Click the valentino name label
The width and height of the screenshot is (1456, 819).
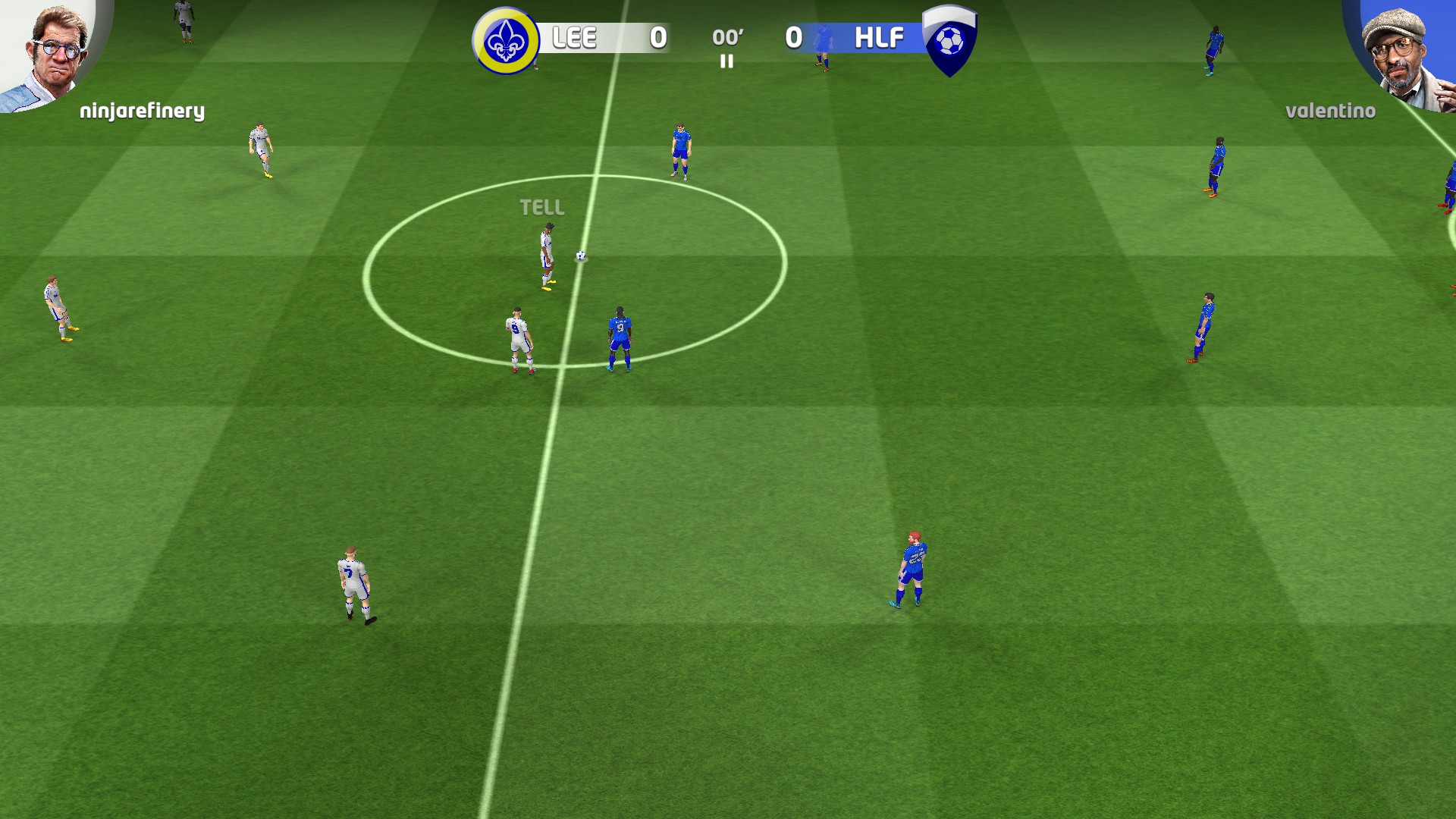click(1330, 112)
